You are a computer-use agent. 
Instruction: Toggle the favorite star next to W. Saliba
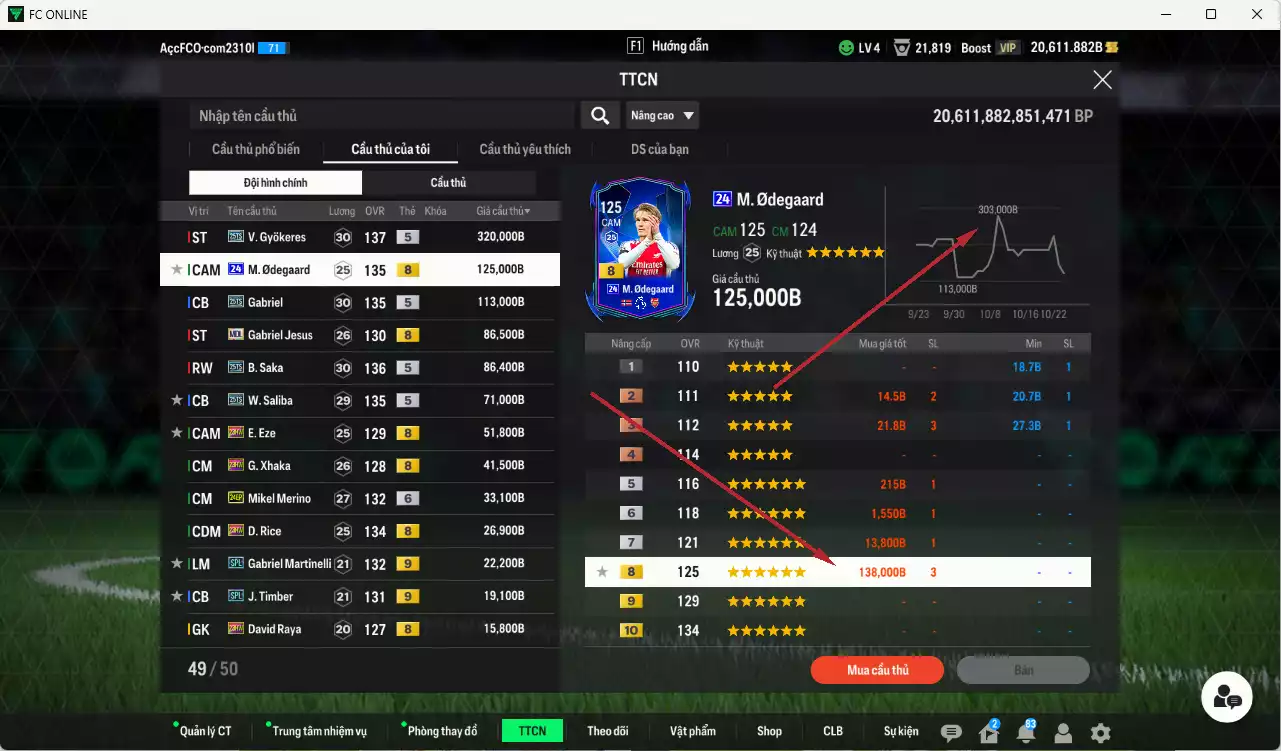click(176, 399)
